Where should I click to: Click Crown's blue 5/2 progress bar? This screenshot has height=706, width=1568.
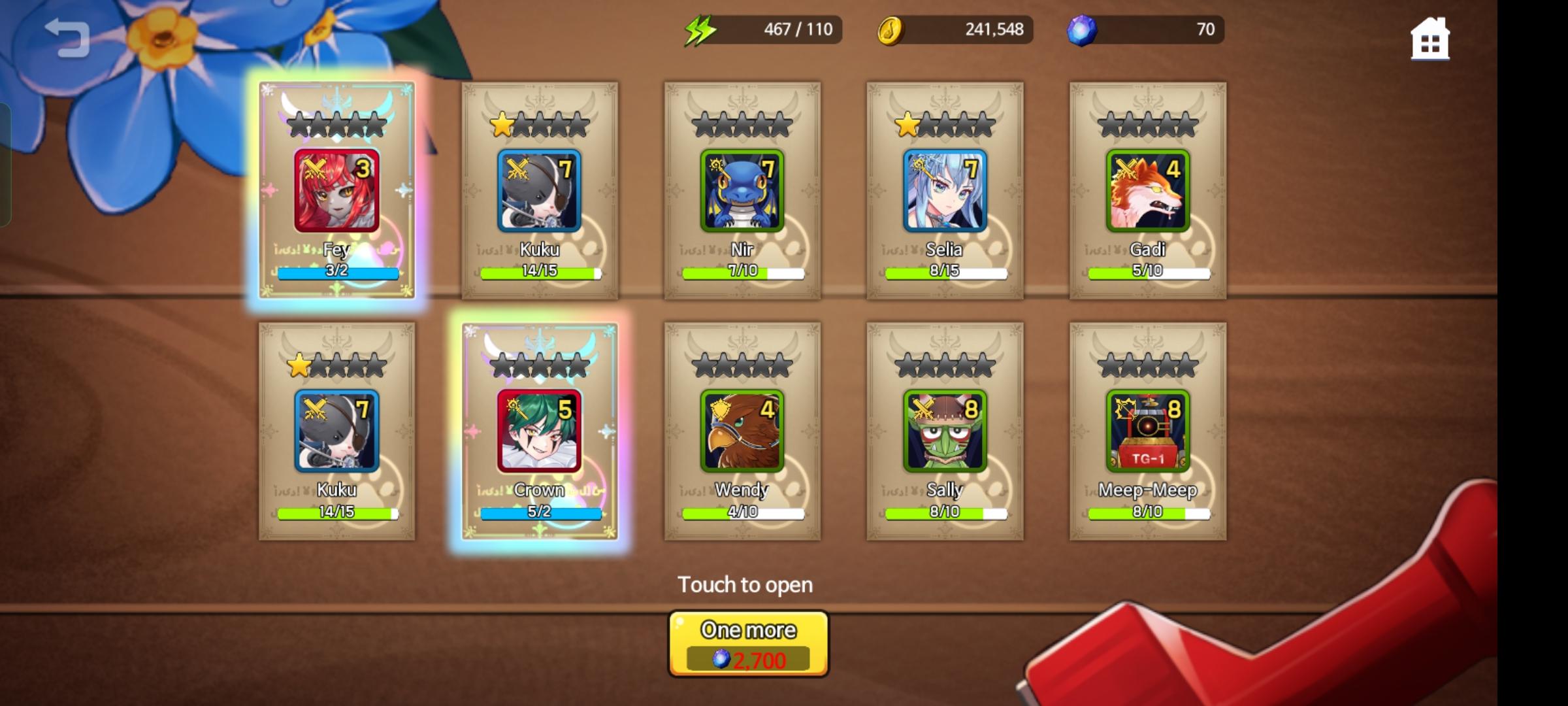click(541, 512)
